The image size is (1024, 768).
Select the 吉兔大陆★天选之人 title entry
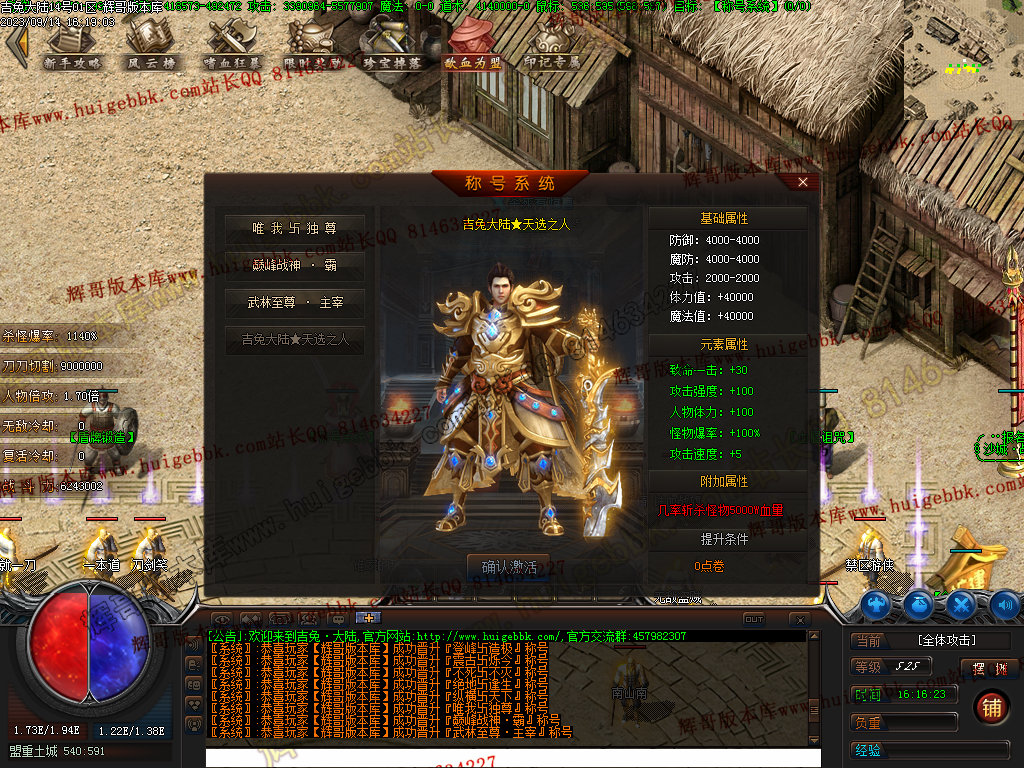(x=294, y=339)
